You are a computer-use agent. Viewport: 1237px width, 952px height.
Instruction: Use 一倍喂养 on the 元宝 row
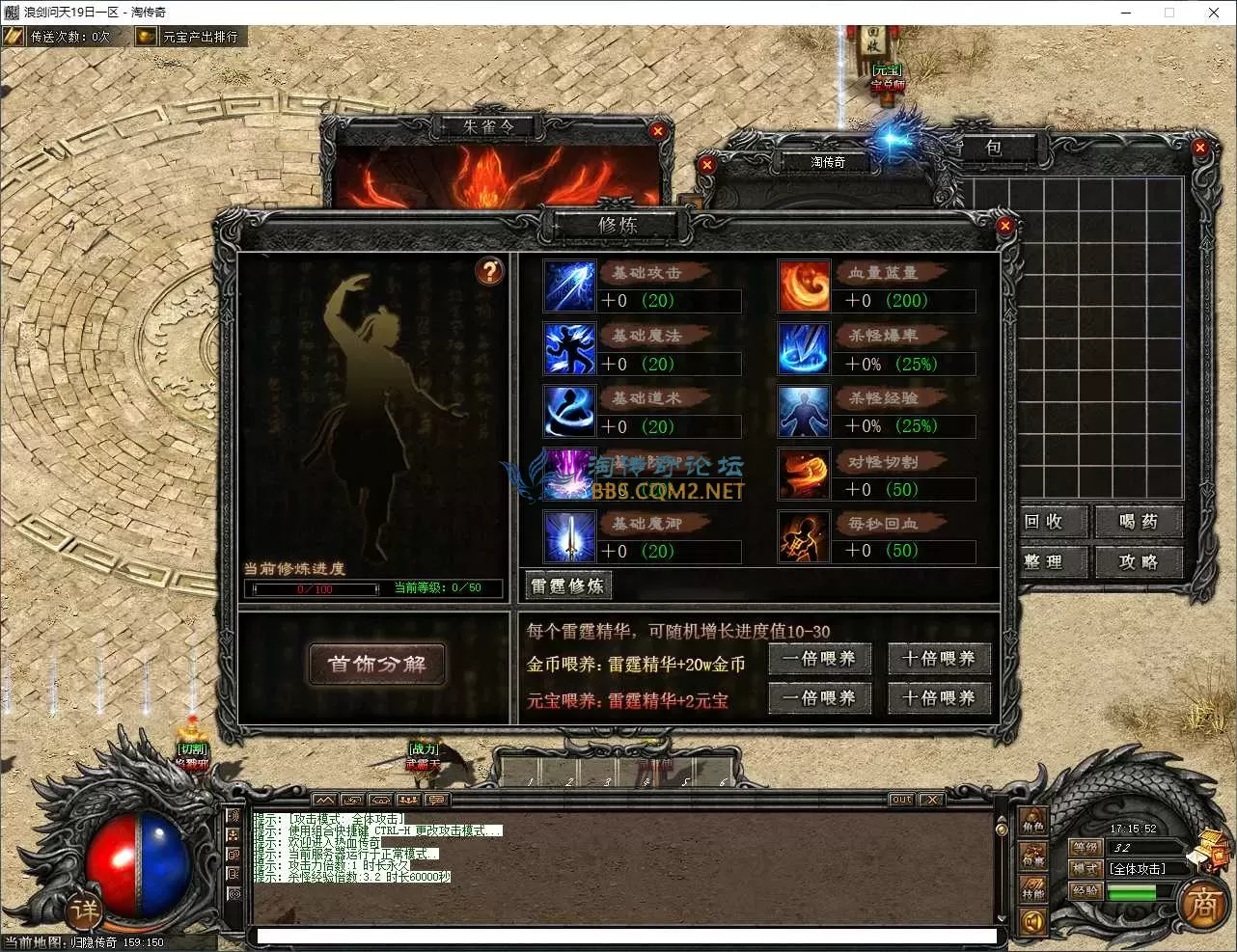(819, 698)
